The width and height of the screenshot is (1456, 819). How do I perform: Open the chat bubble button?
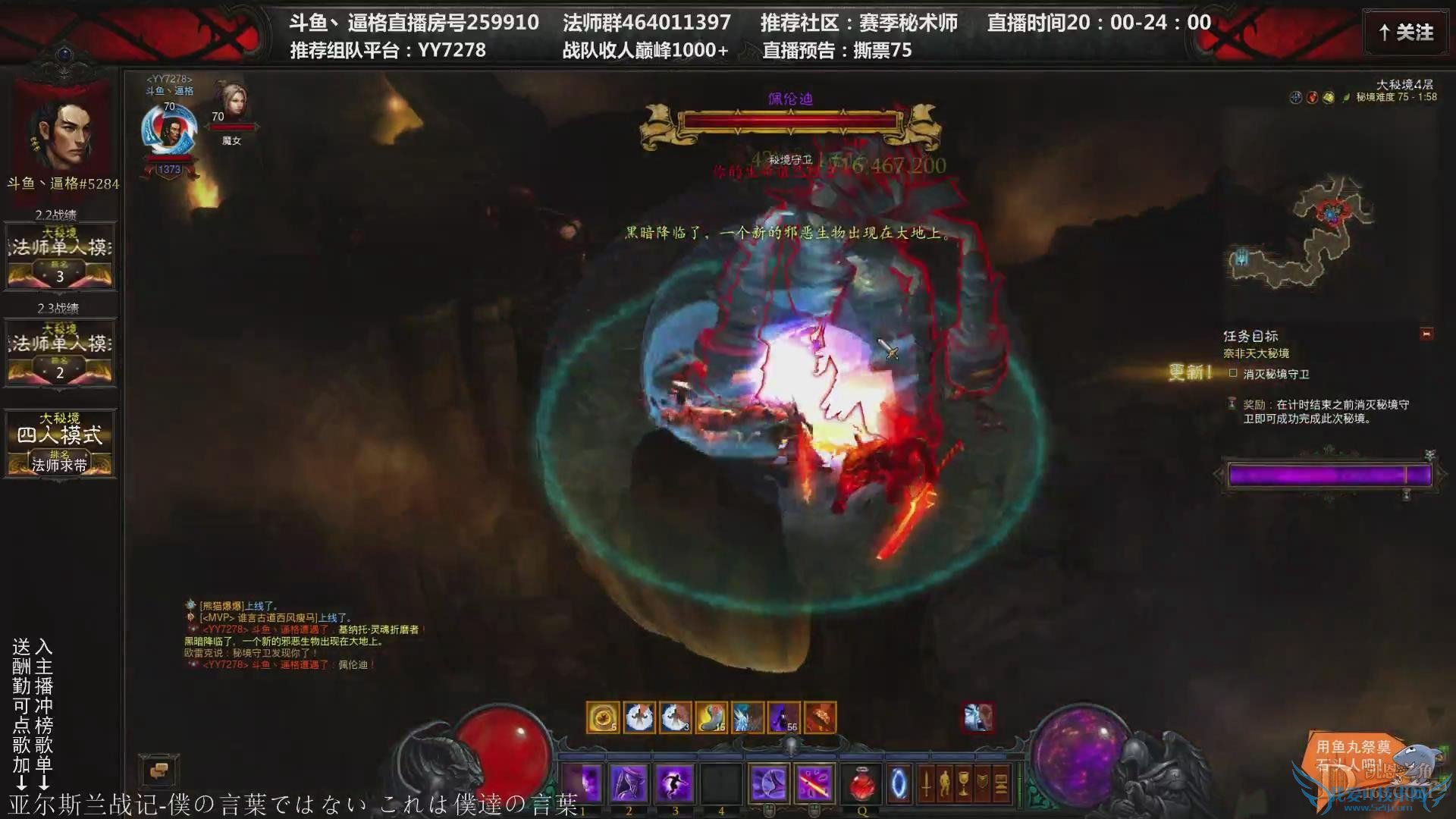click(158, 771)
